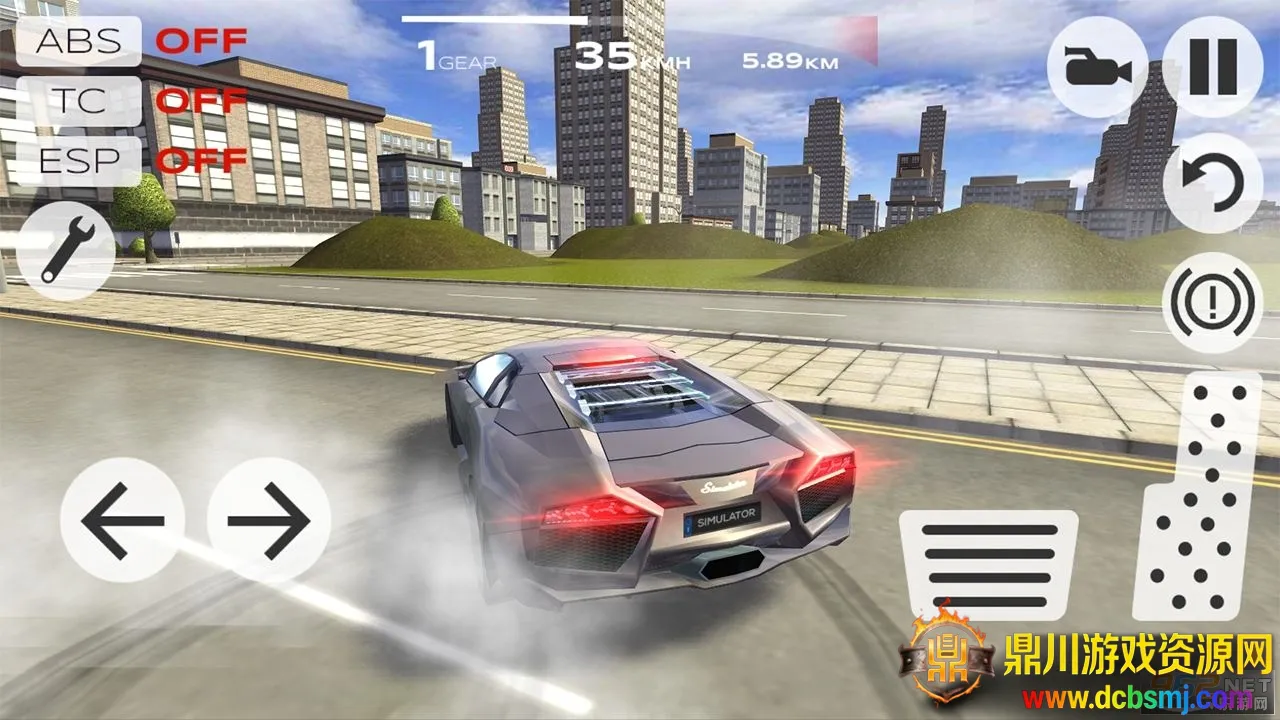Steer right with the right arrow

[268, 520]
